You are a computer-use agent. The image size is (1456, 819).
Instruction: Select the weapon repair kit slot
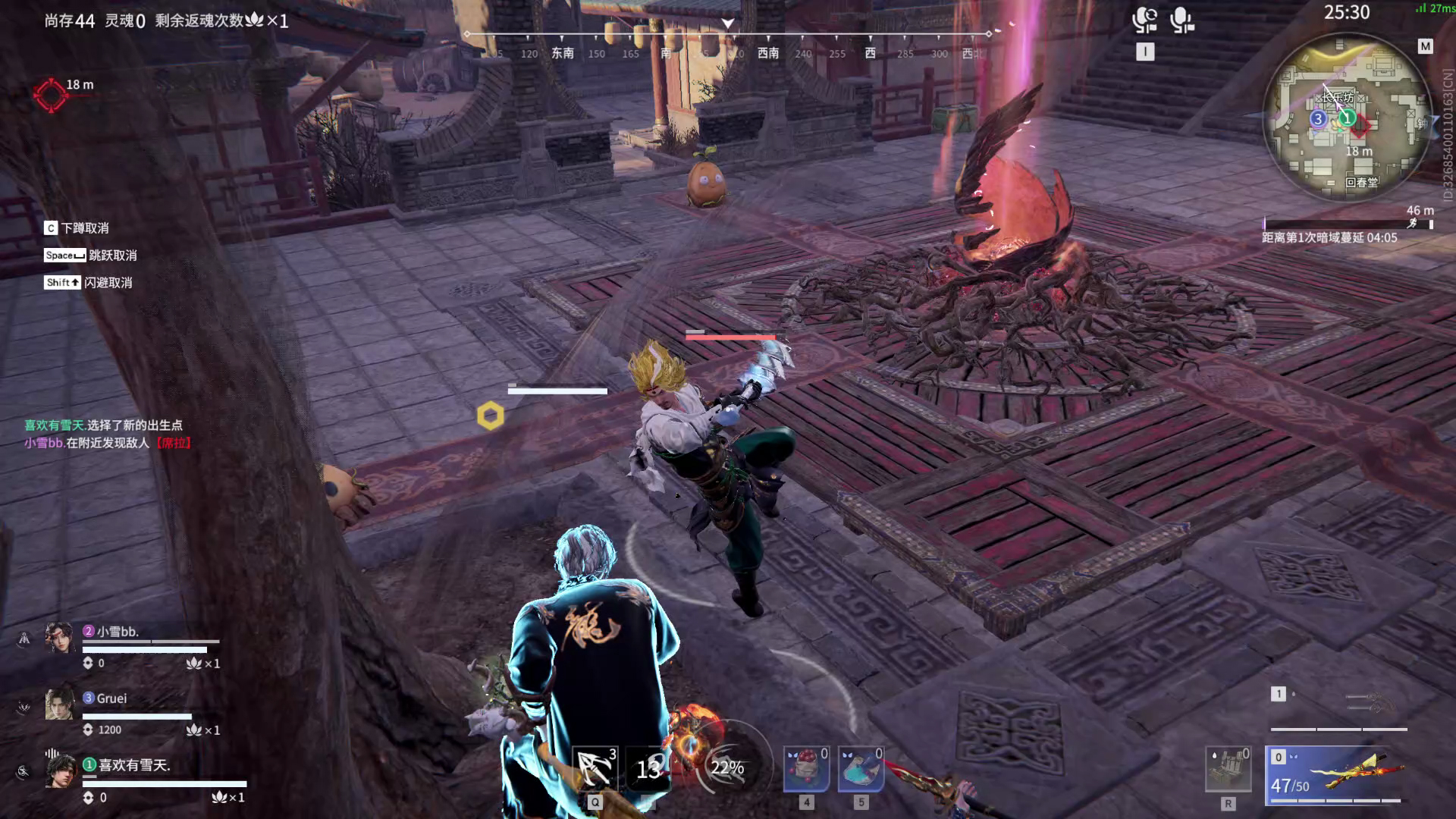tap(1228, 769)
